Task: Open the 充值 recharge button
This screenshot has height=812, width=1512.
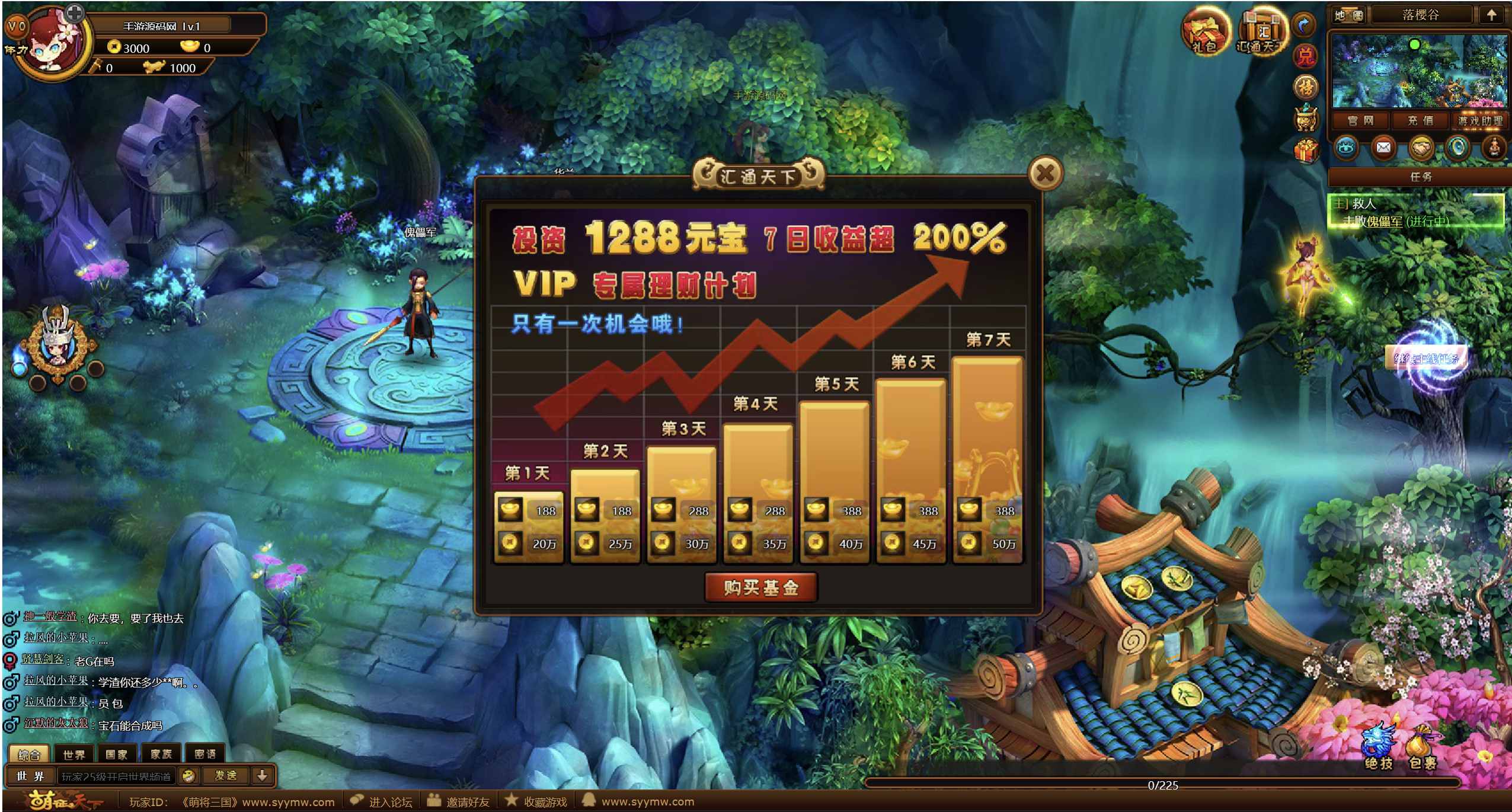Action: click(x=1420, y=121)
